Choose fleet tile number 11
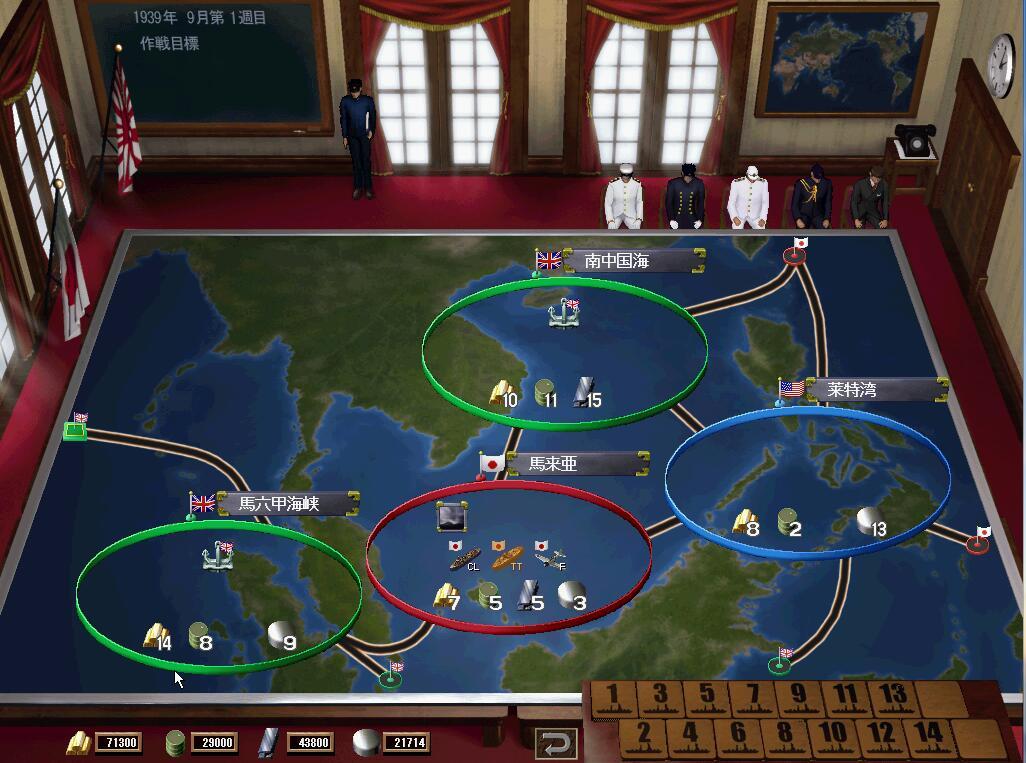 point(845,696)
